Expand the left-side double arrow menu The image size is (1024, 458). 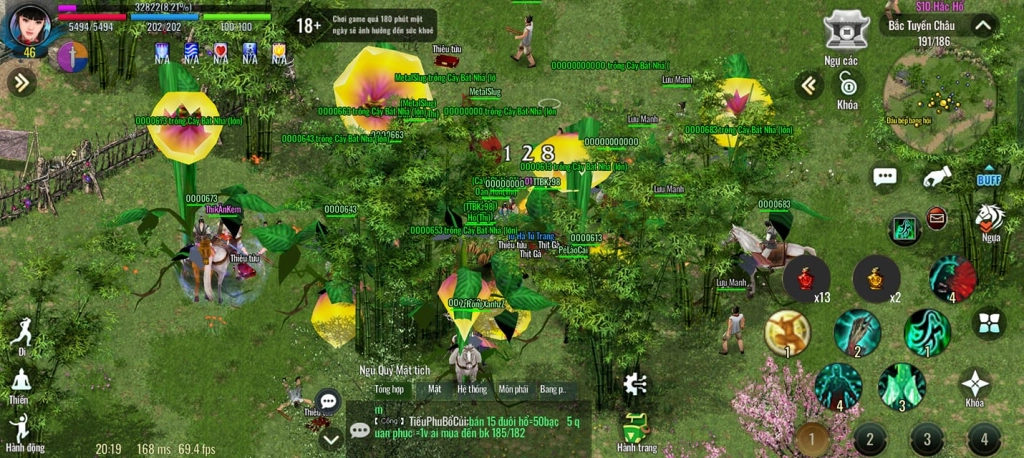(x=21, y=82)
